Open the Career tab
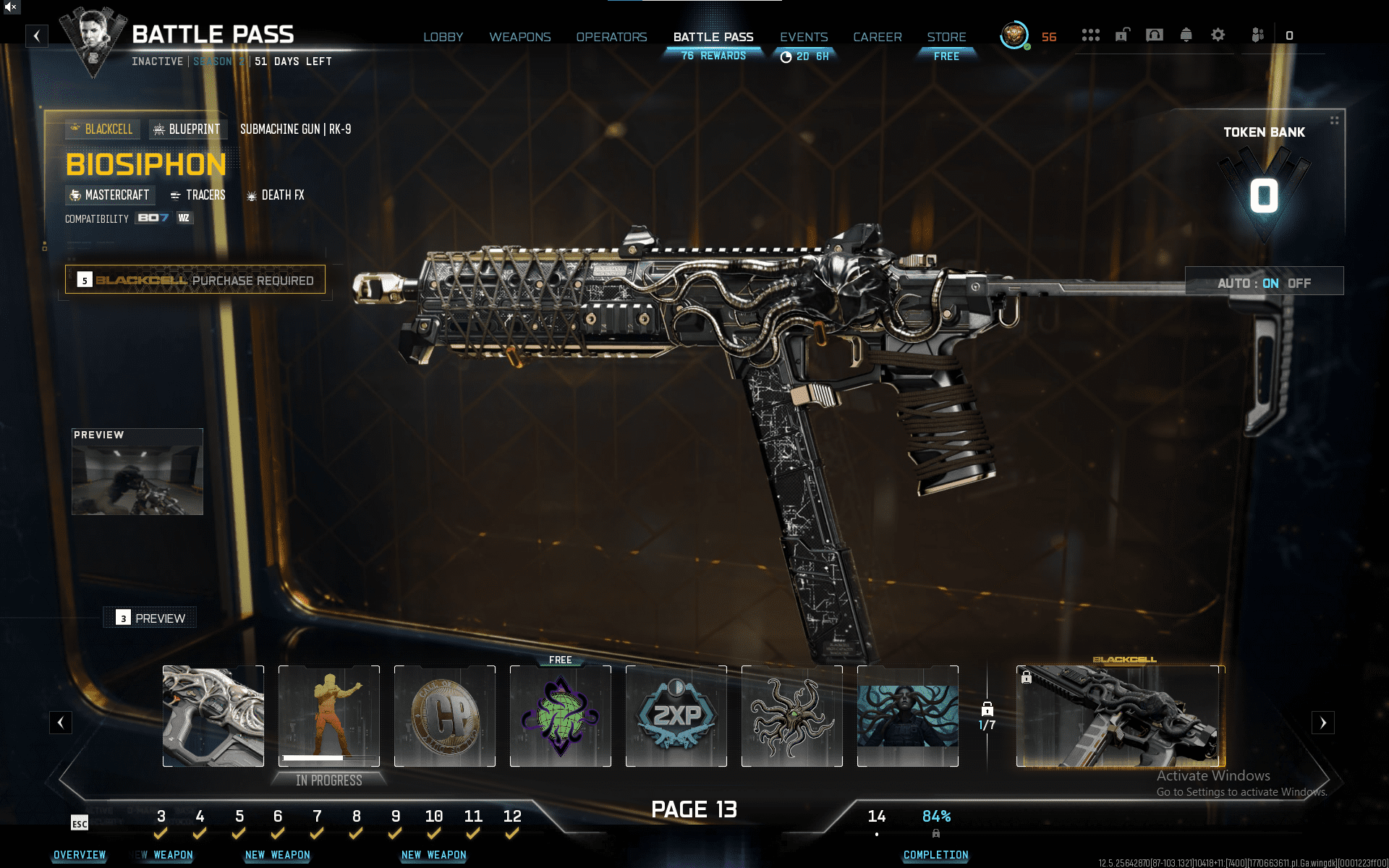Screen dimensions: 1389x868 [x=877, y=37]
